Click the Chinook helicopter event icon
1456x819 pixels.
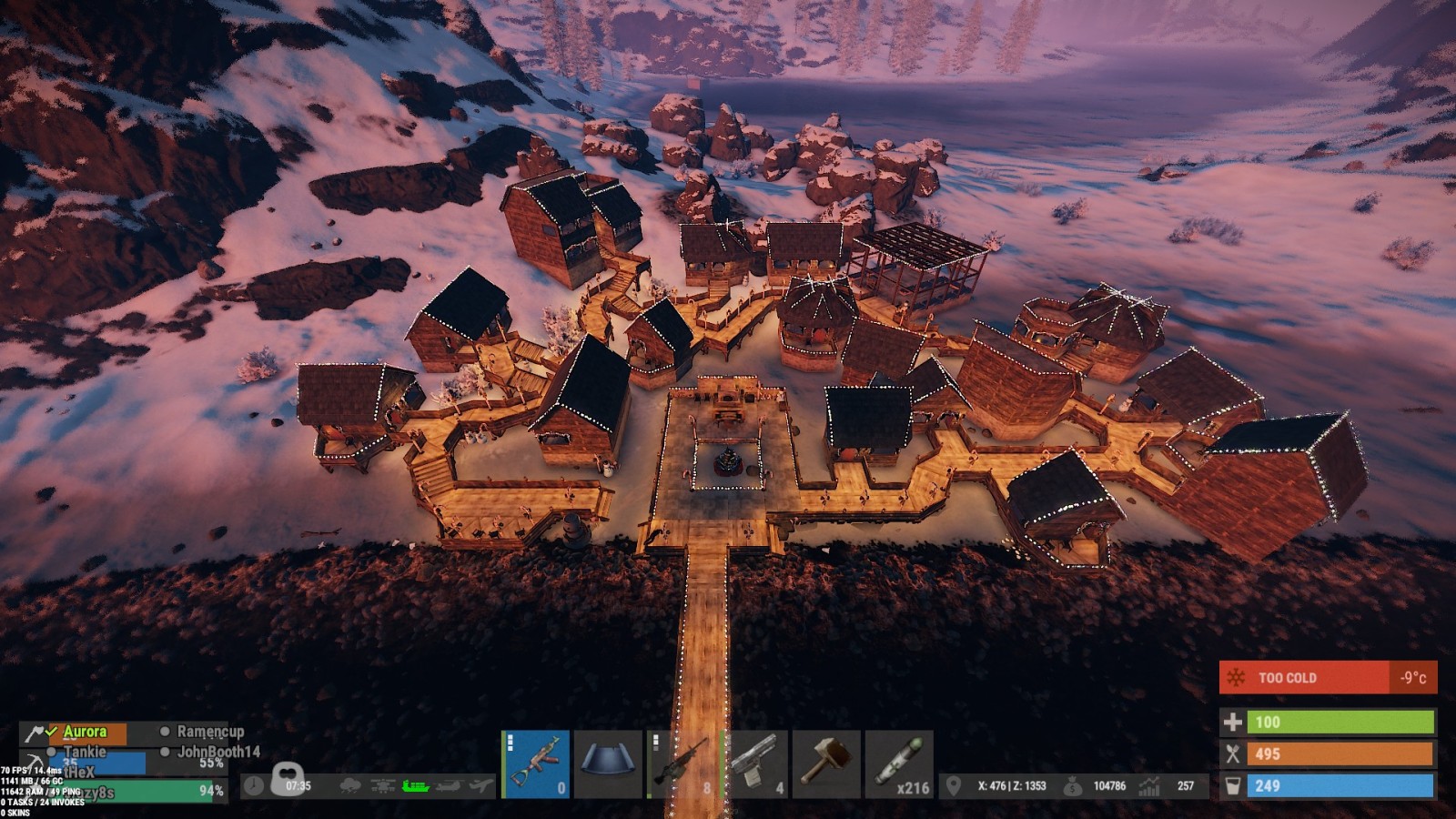pyautogui.click(x=449, y=785)
